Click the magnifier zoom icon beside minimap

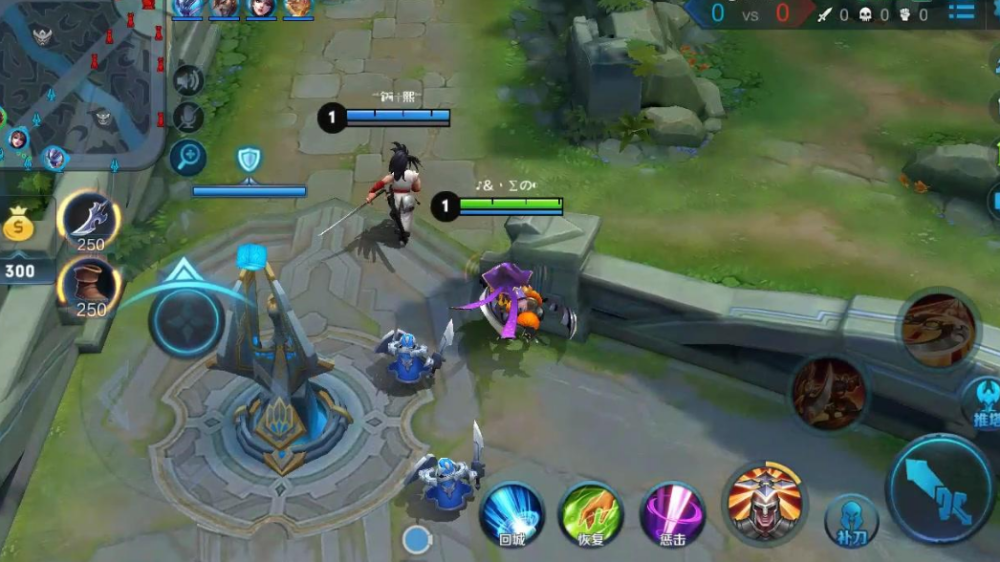(187, 157)
